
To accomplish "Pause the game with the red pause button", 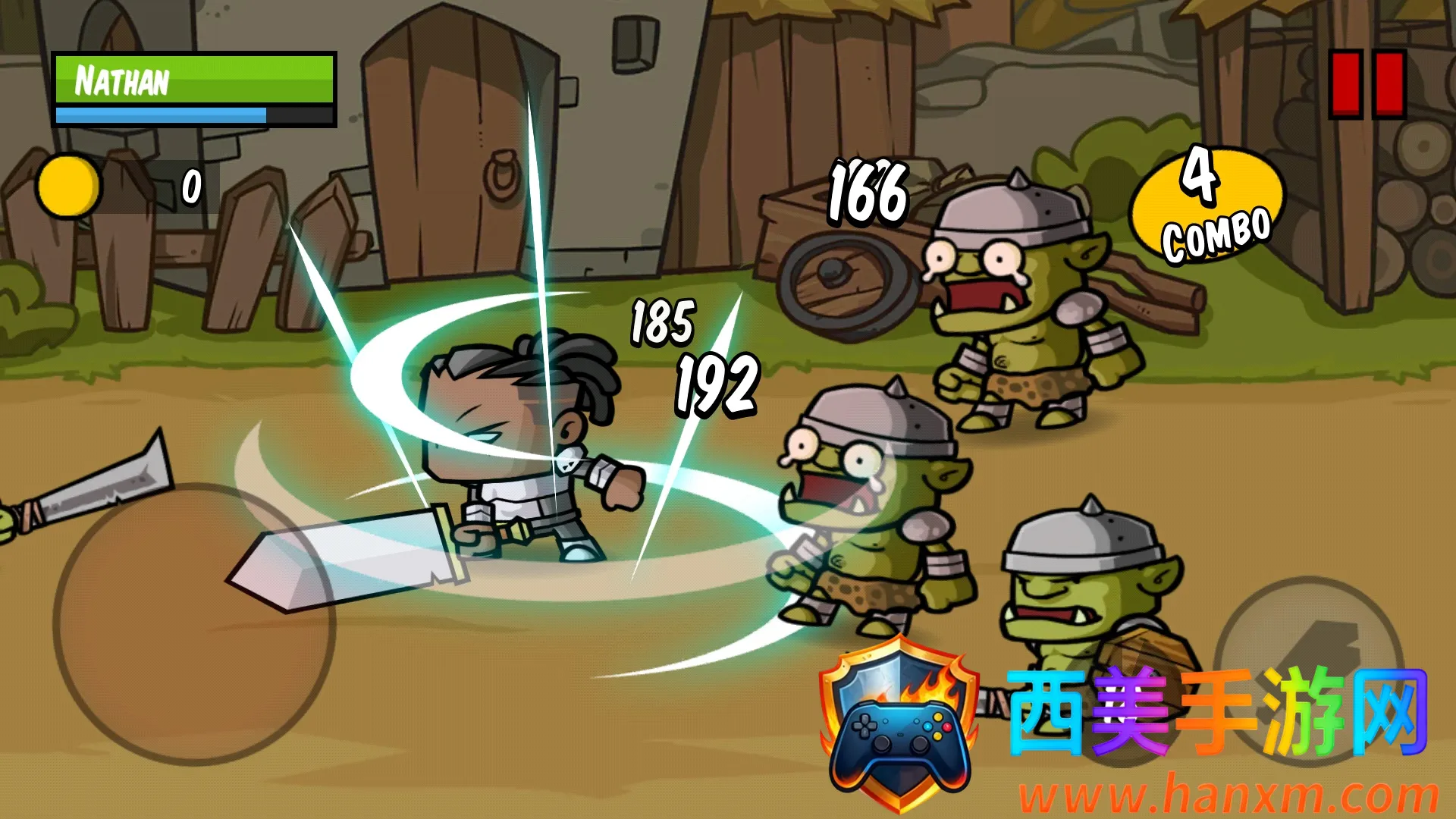I will [1367, 84].
